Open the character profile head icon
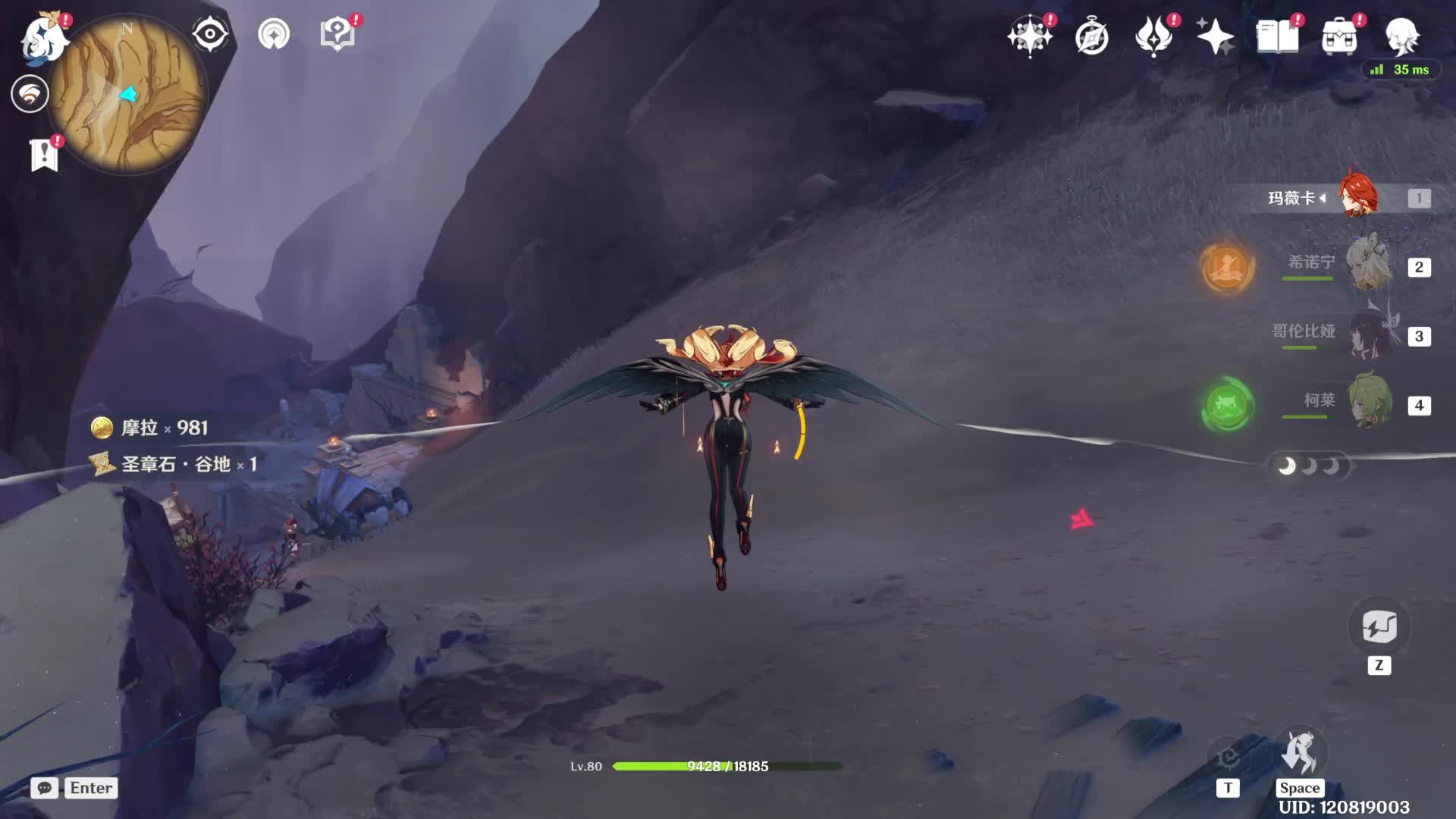Viewport: 1456px width, 819px height. [x=1401, y=36]
